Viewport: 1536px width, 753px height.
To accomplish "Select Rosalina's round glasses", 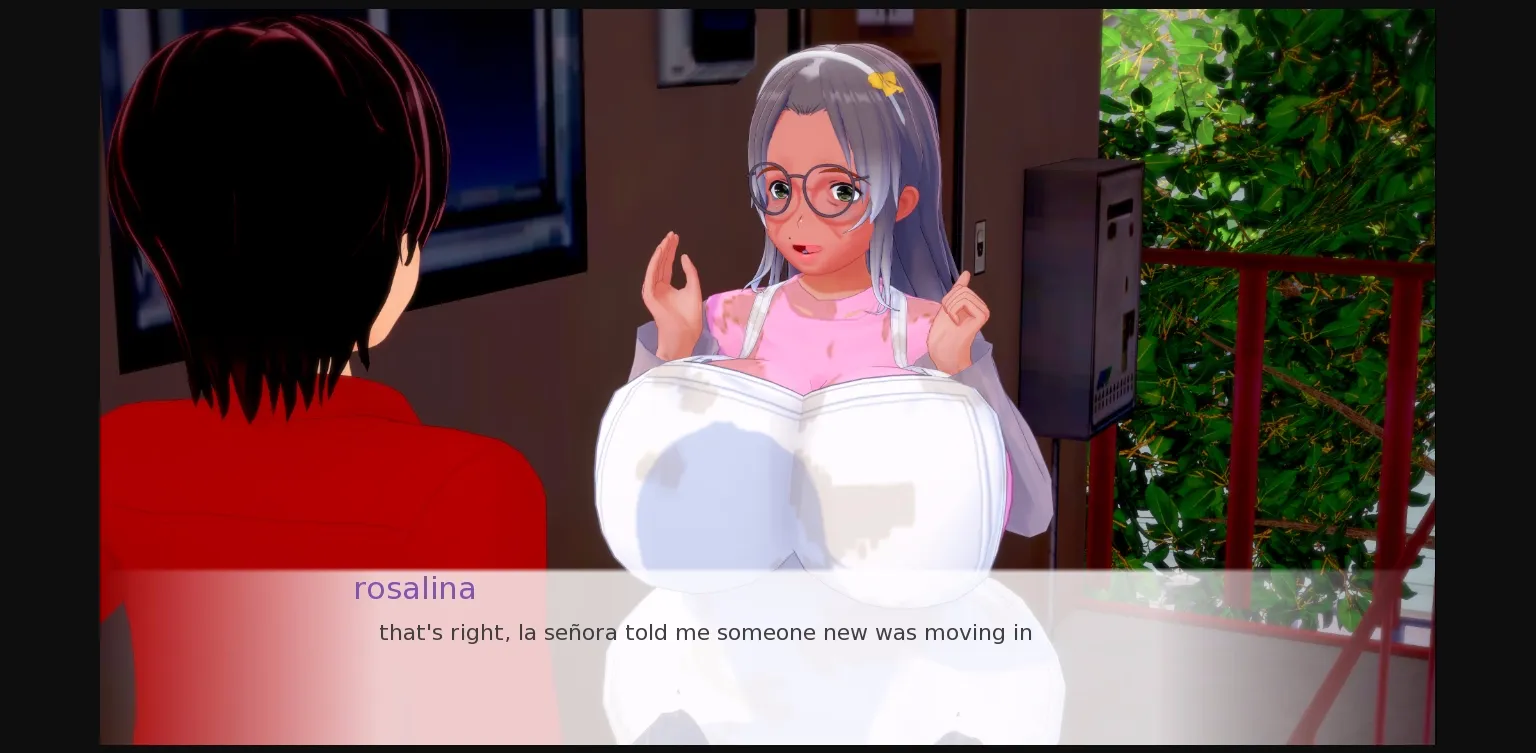I will click(x=800, y=190).
